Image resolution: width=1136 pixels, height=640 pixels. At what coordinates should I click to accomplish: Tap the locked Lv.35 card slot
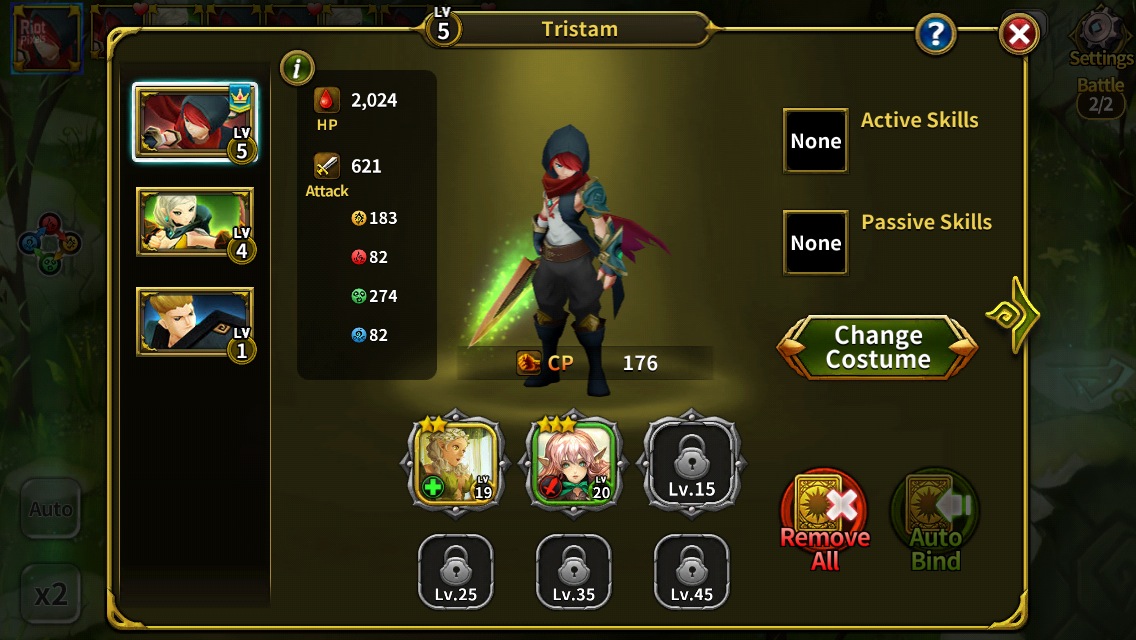click(574, 572)
